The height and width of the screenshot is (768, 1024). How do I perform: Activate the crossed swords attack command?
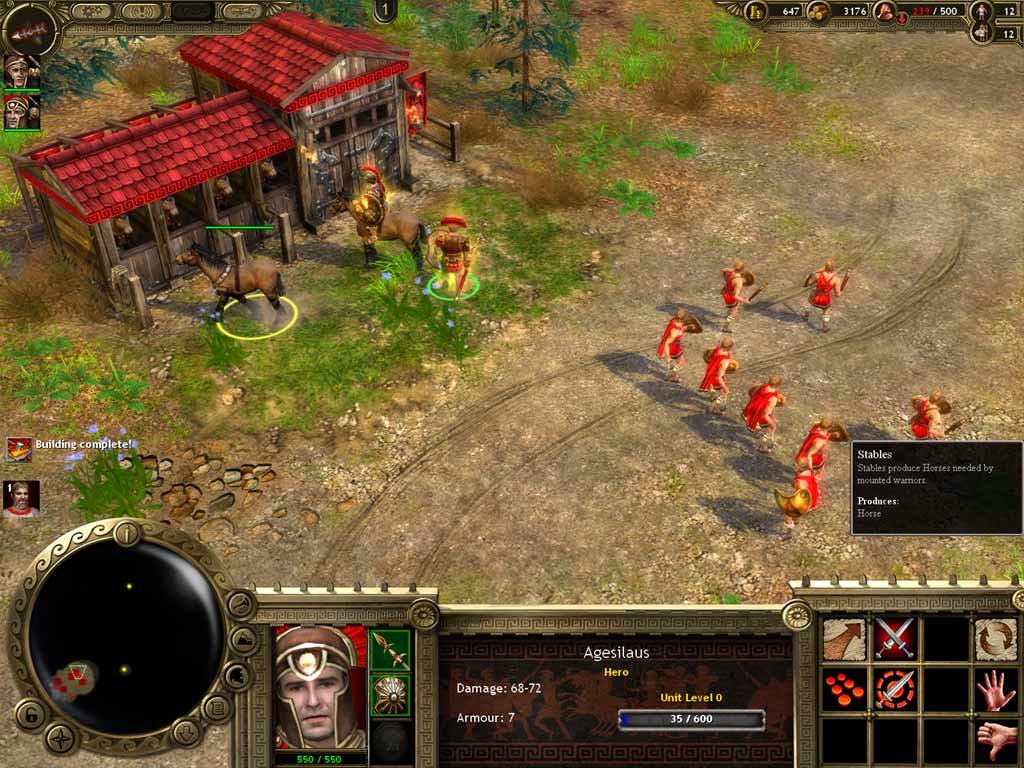point(895,639)
